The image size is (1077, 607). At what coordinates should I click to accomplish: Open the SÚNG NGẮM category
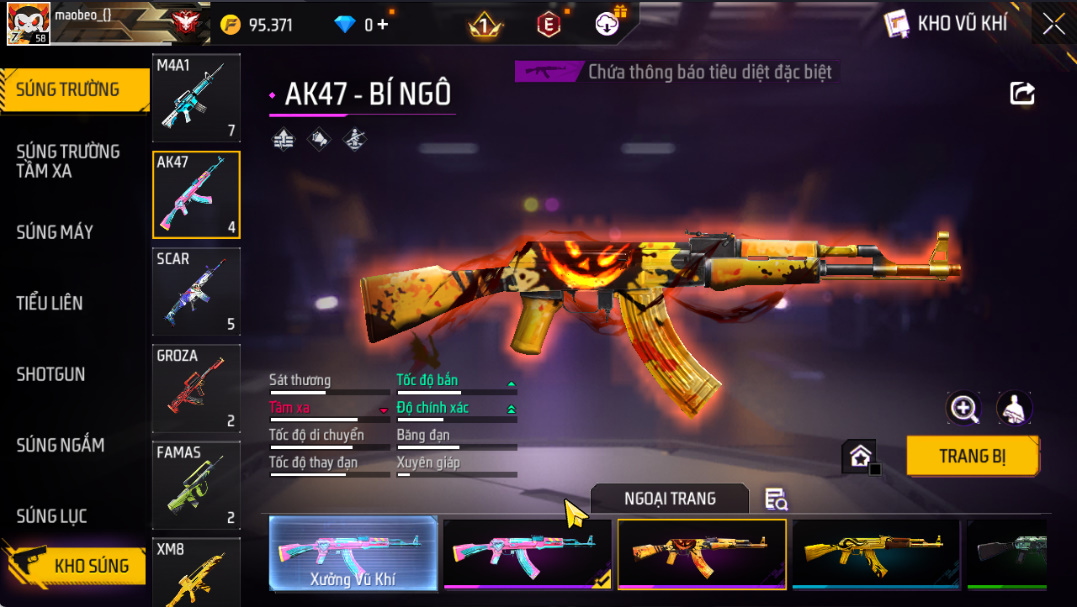tap(60, 445)
